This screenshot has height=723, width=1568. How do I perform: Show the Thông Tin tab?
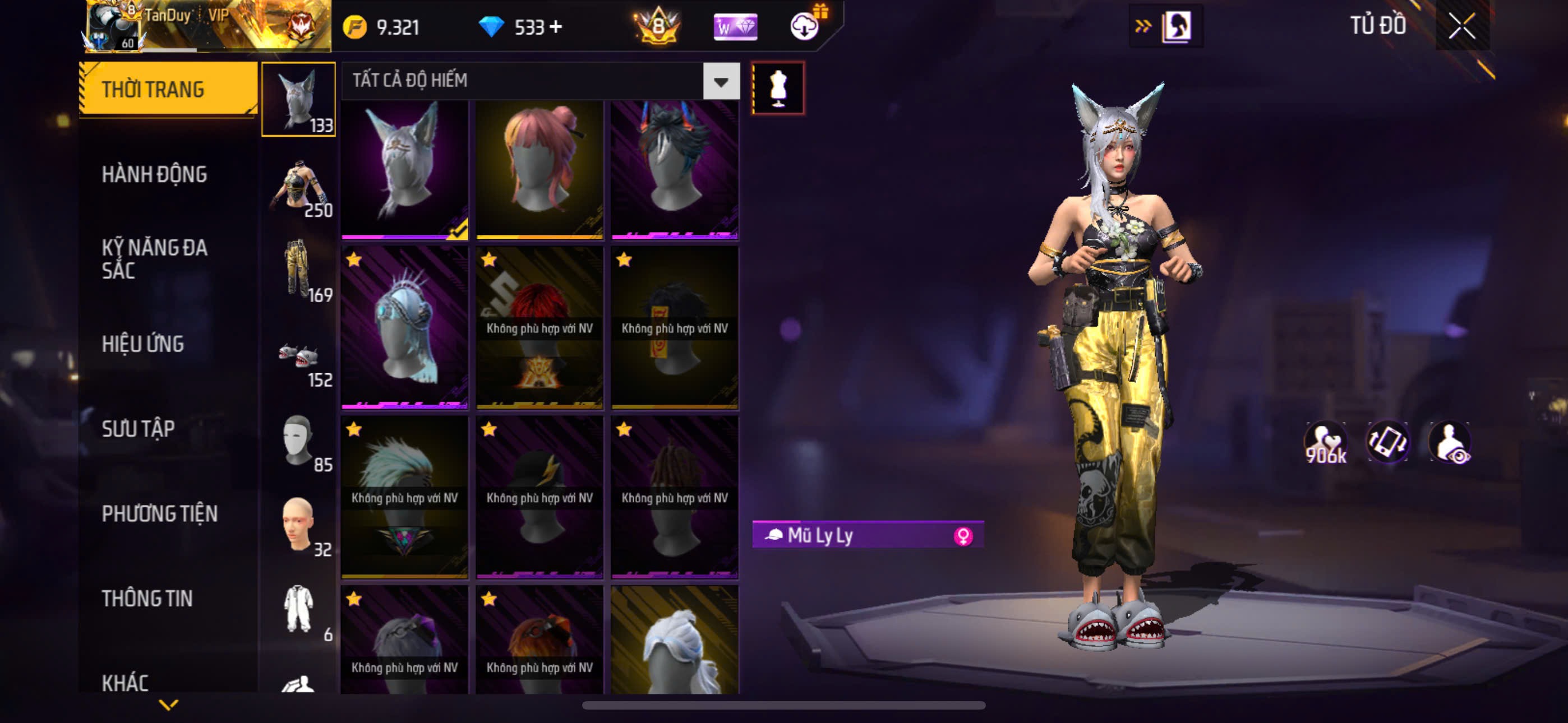pyautogui.click(x=147, y=599)
